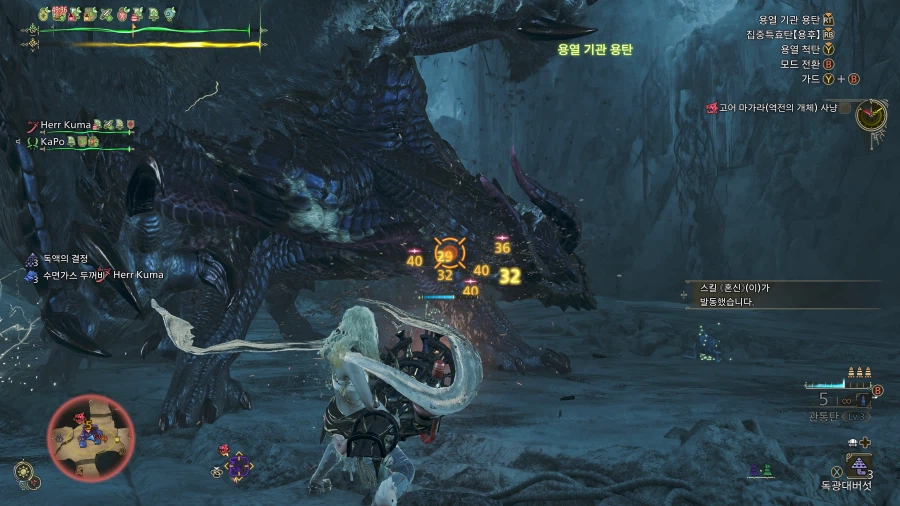Image resolution: width=900 pixels, height=506 pixels.
Task: Select the 독광대버섯 item slot
Action: pyautogui.click(x=858, y=464)
